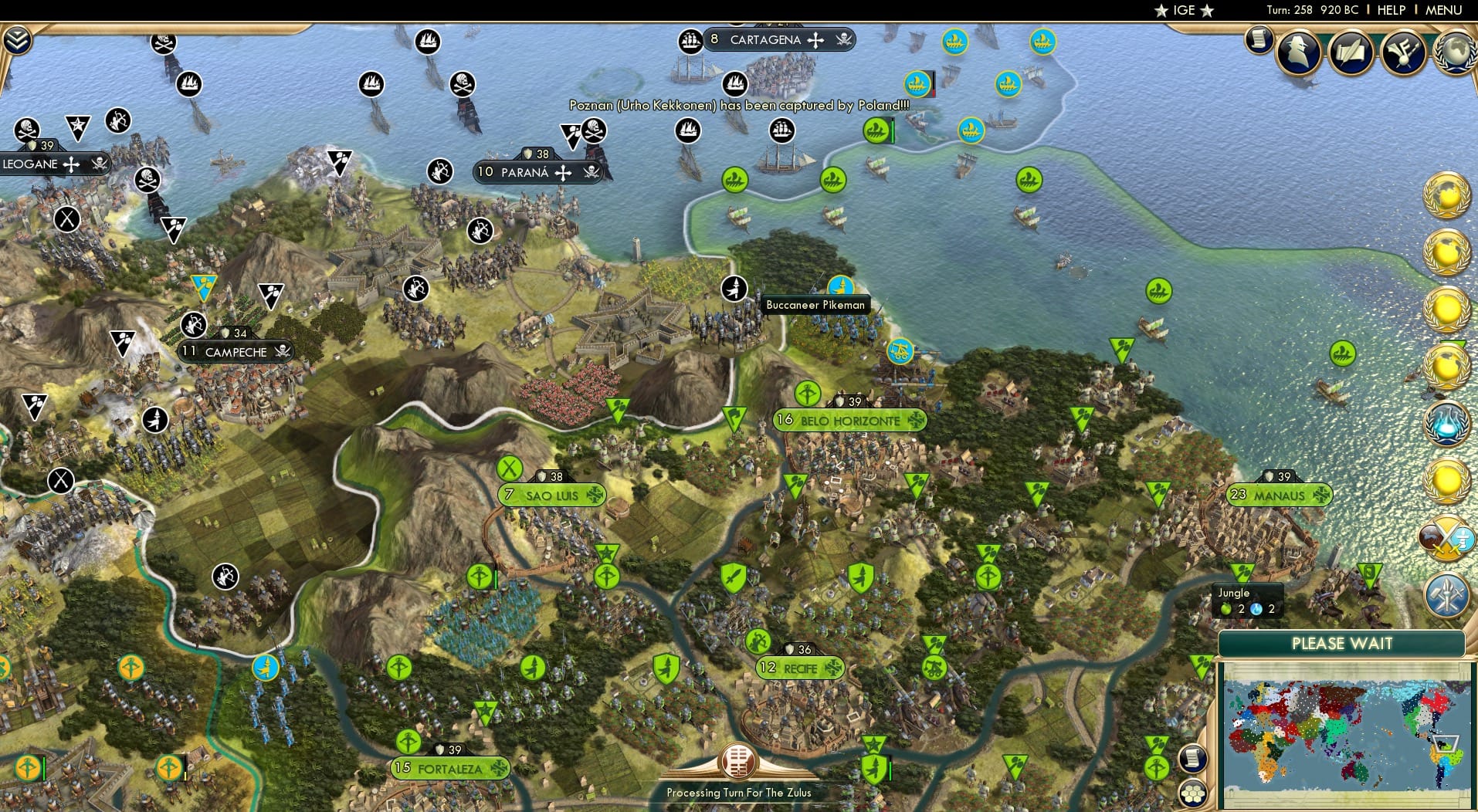Select the topmost gold medal victory notification
The width and height of the screenshot is (1478, 812).
(x=1449, y=195)
